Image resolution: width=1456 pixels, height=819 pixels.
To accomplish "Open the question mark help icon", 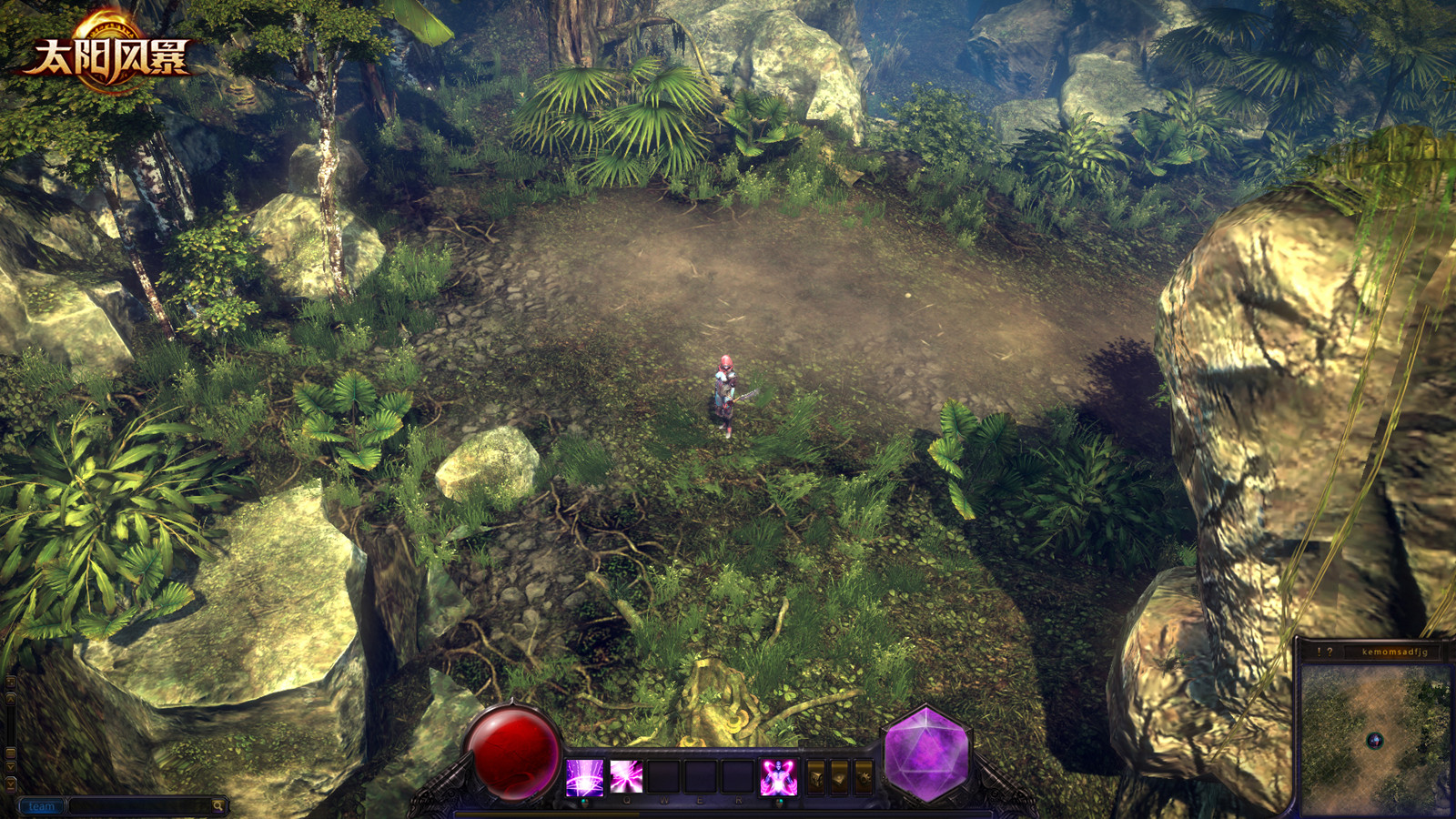I will pos(1330,652).
